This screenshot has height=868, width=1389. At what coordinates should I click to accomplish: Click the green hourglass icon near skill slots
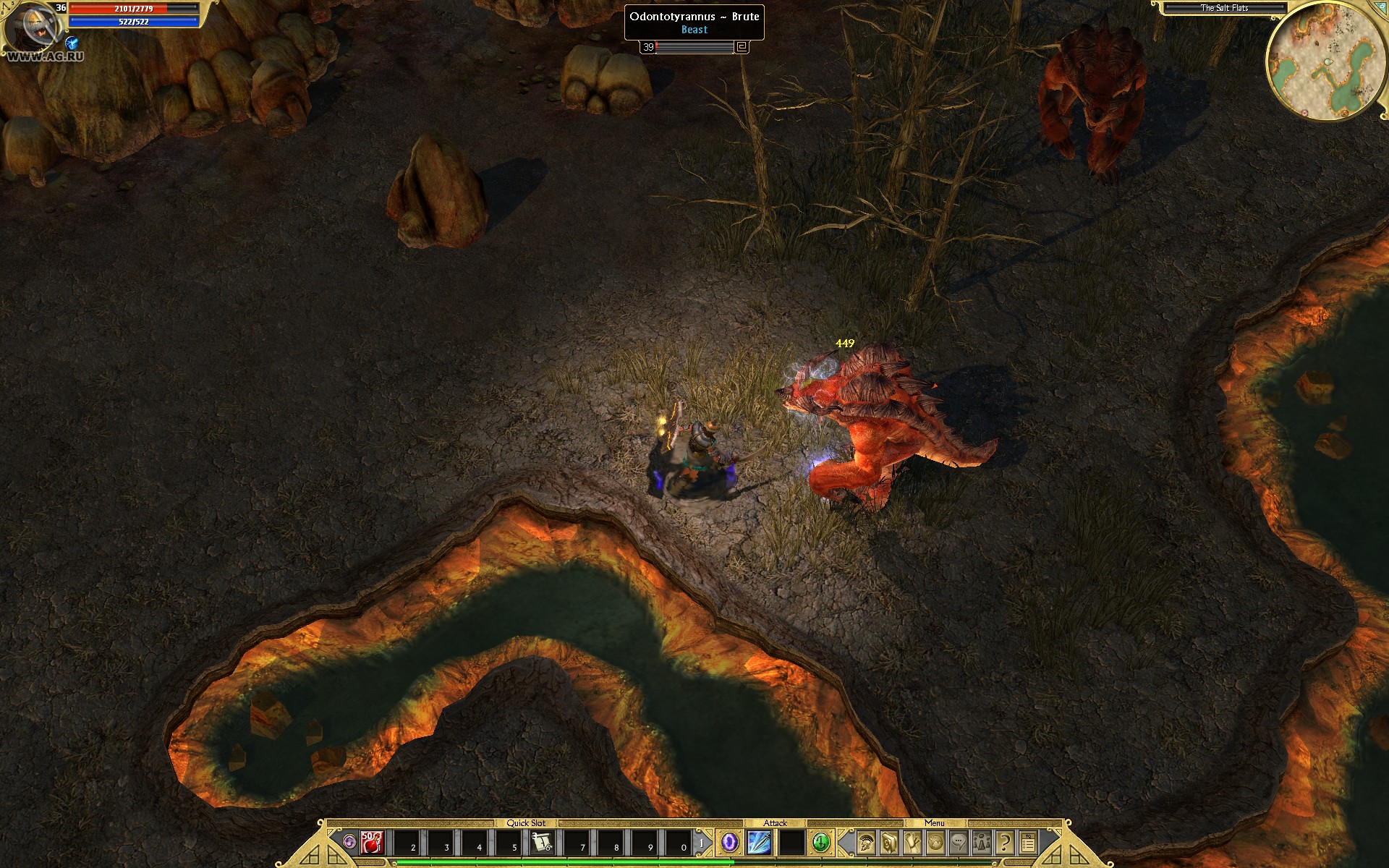point(821,843)
